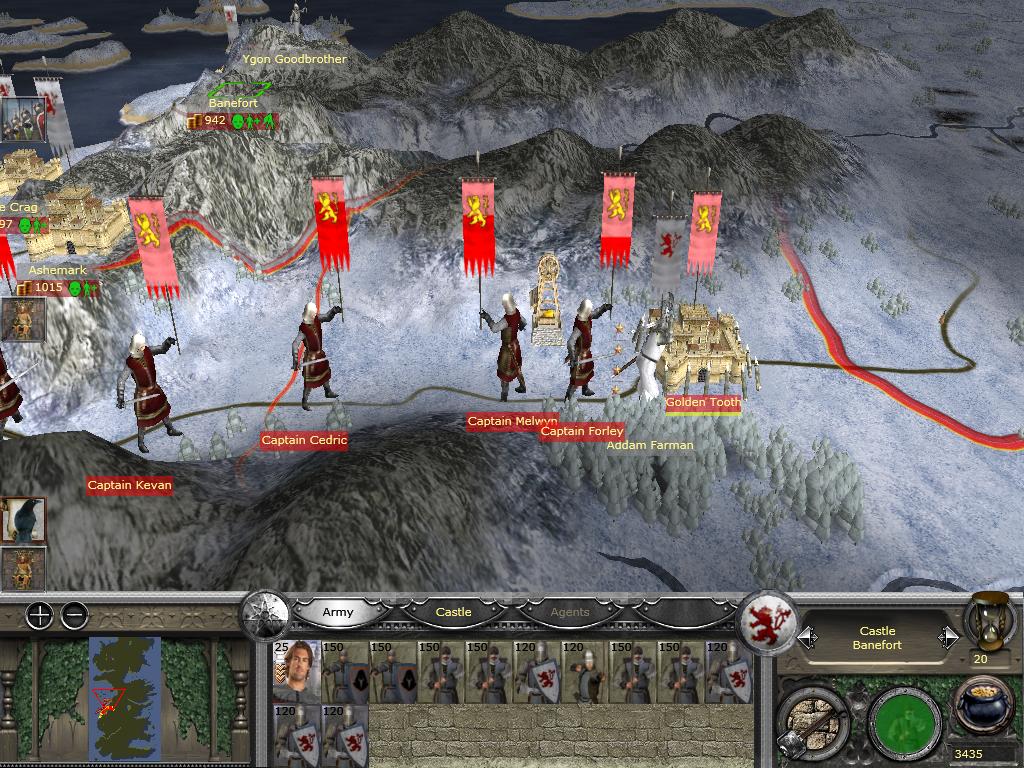Select the Golden Tooth settlement label
The height and width of the screenshot is (768, 1024).
coord(703,403)
